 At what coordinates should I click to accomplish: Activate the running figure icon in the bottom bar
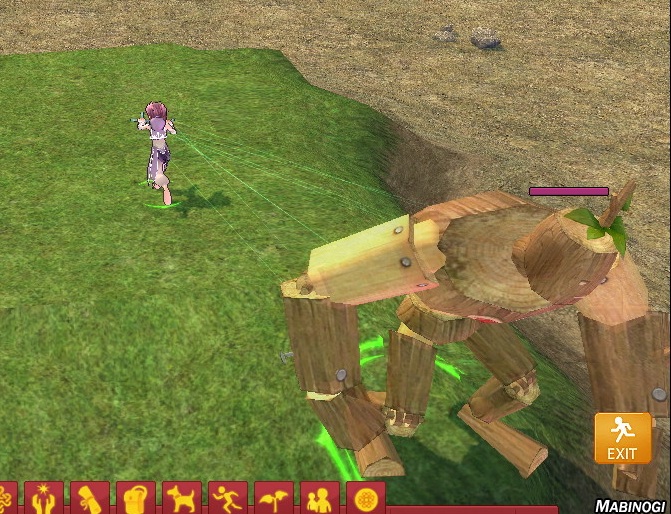pyautogui.click(x=228, y=498)
